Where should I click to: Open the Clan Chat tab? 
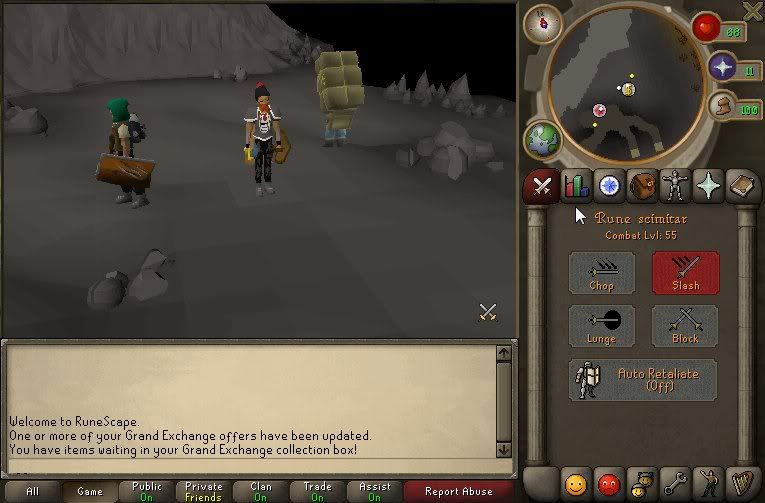642,484
